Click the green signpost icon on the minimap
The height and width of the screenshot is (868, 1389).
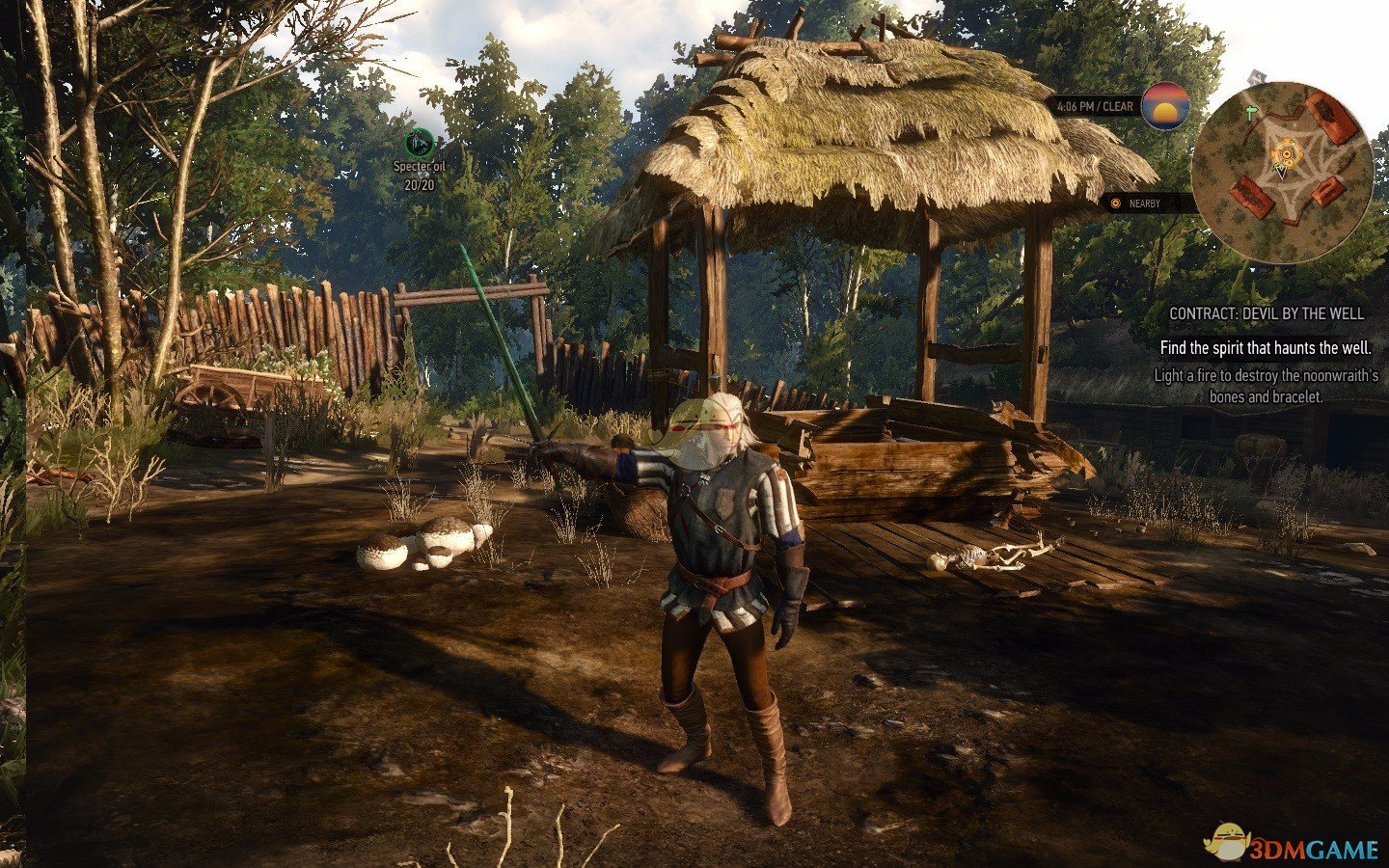coord(1251,110)
